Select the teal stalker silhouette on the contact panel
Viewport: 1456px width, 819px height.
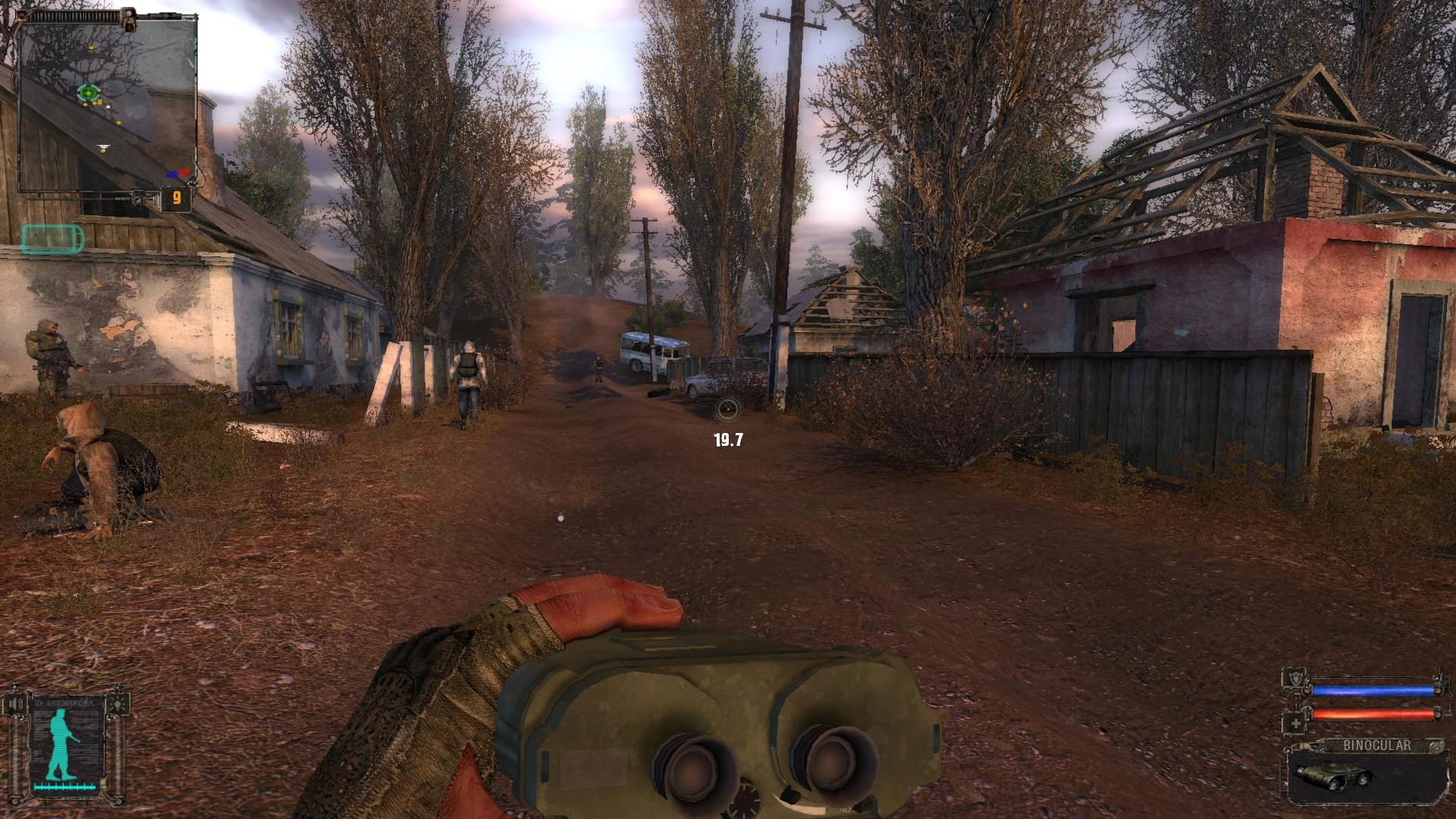pyautogui.click(x=59, y=743)
